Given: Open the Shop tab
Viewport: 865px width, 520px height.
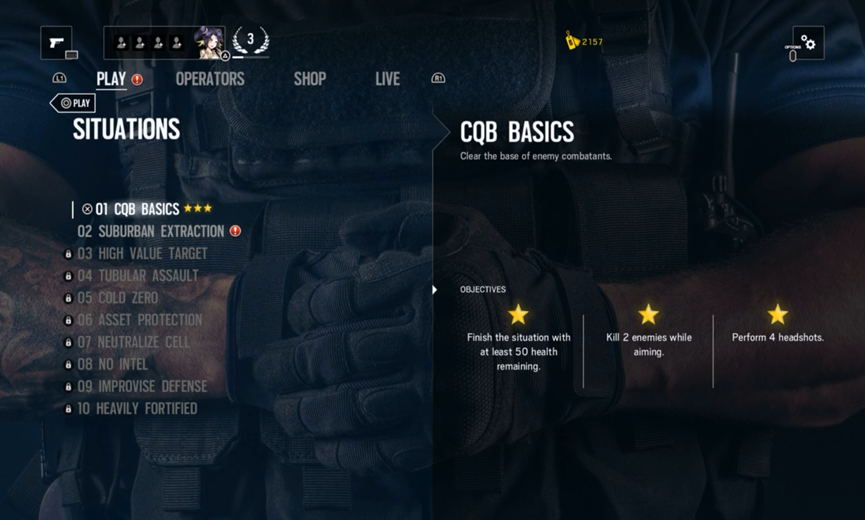Looking at the screenshot, I should click(310, 79).
